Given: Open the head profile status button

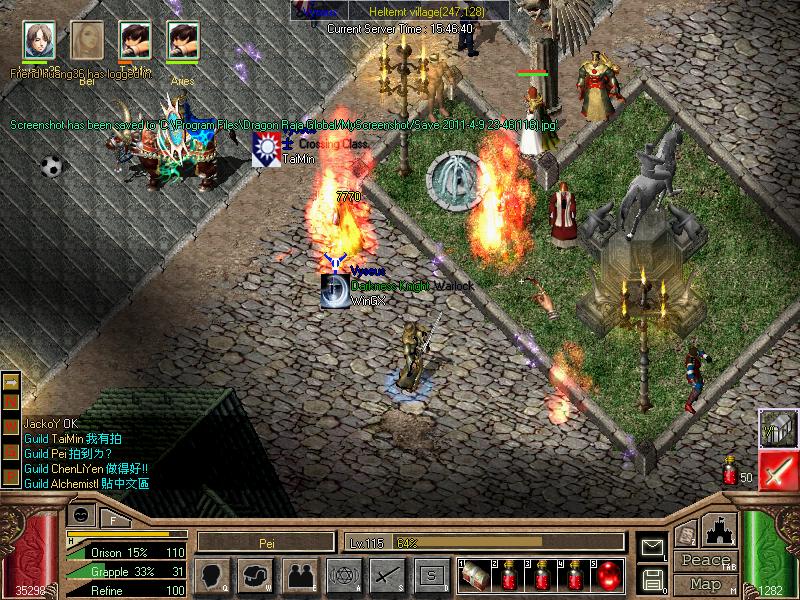Looking at the screenshot, I should (212, 575).
